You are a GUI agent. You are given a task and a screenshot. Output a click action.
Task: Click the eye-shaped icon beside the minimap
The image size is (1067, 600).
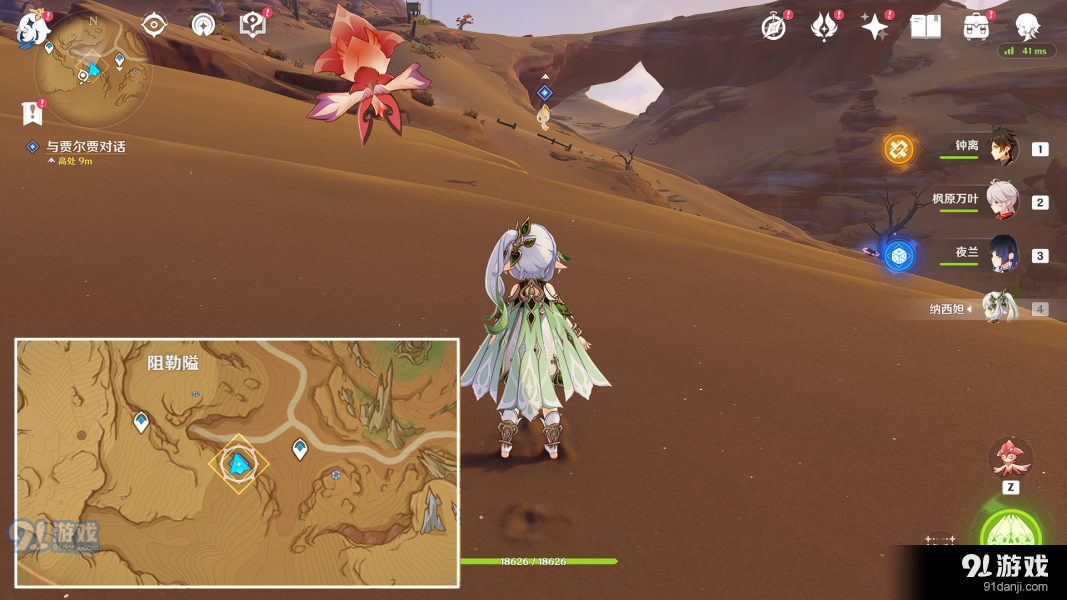[x=153, y=25]
